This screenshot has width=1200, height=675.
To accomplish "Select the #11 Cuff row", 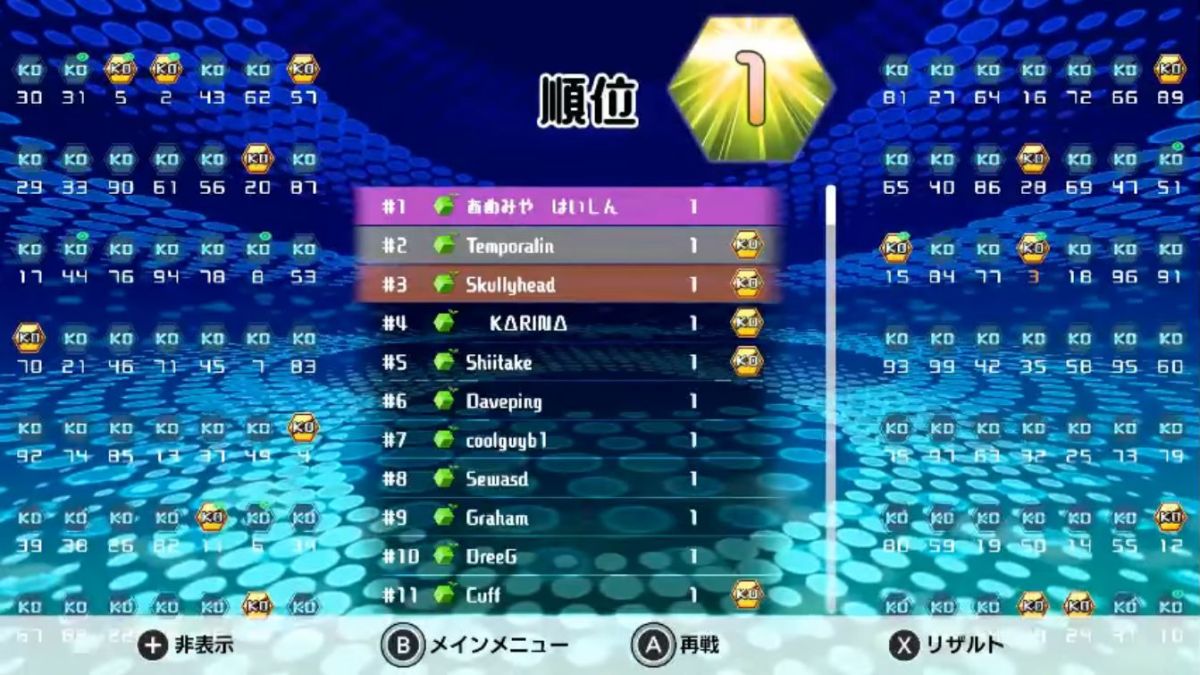I will click(x=570, y=595).
